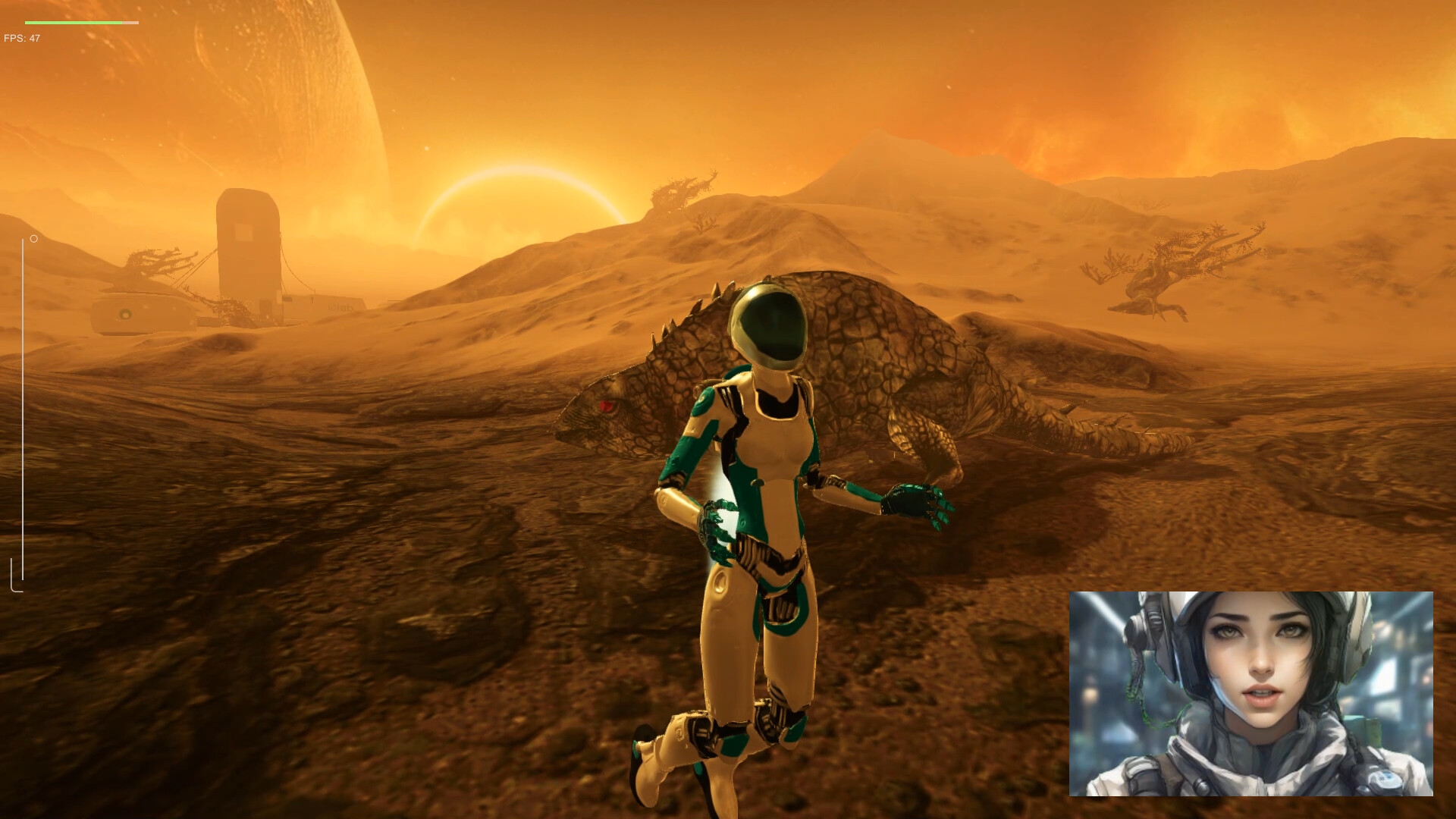Screen dimensions: 1456x819
Task: Click the circular marker atop the vertical gauge
Action: pos(33,238)
